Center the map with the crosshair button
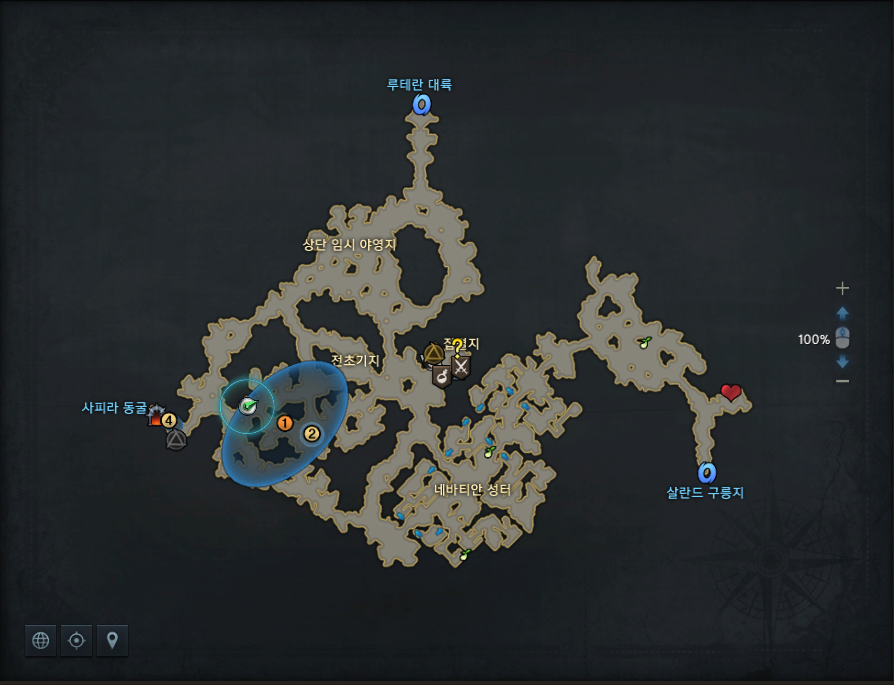 pos(76,640)
